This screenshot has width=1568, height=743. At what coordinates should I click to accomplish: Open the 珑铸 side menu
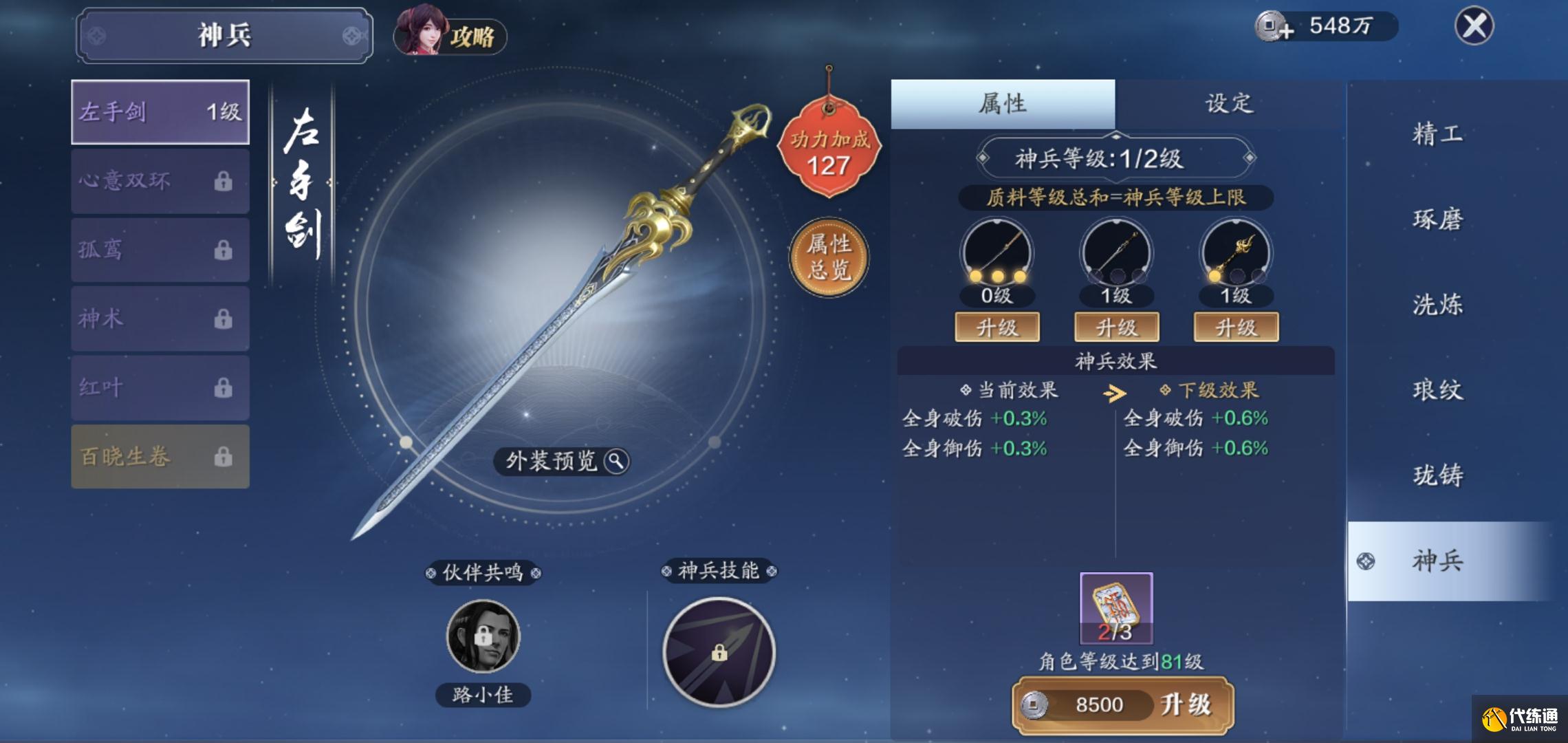point(1437,475)
